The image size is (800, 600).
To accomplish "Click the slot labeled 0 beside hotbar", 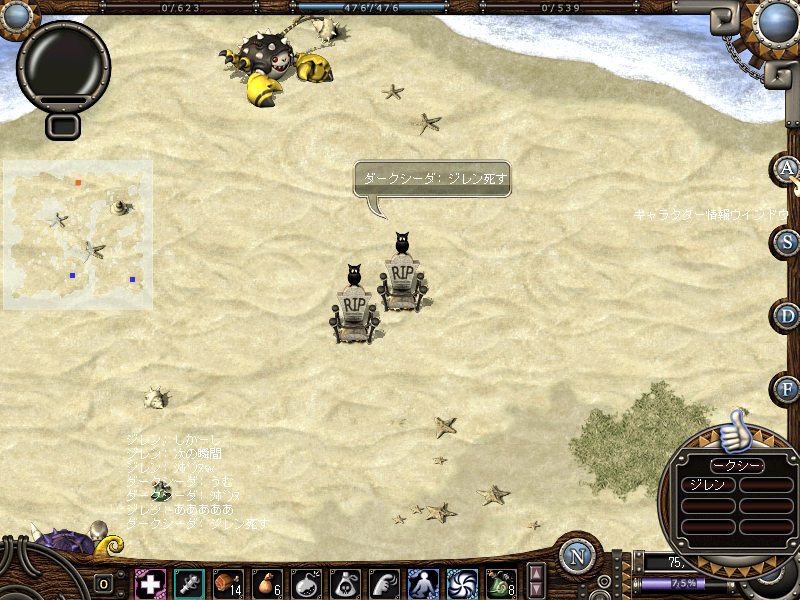I will [104, 584].
